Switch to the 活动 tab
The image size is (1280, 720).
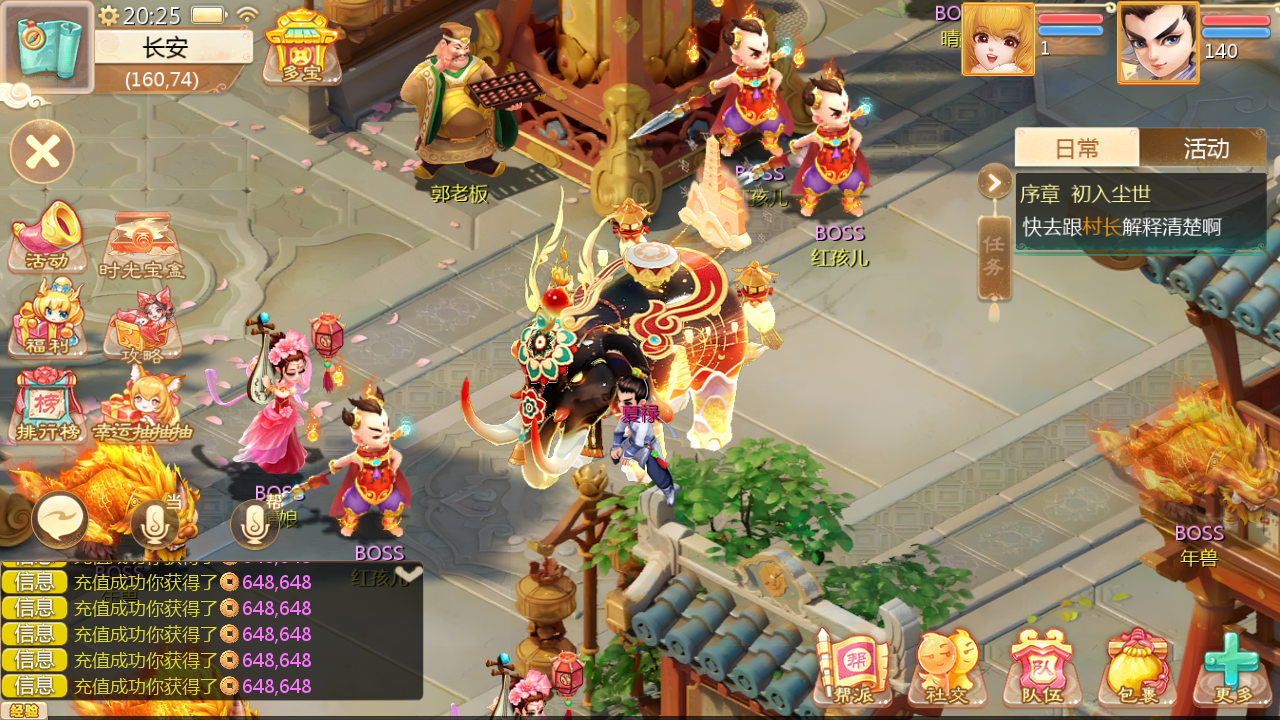click(1205, 148)
